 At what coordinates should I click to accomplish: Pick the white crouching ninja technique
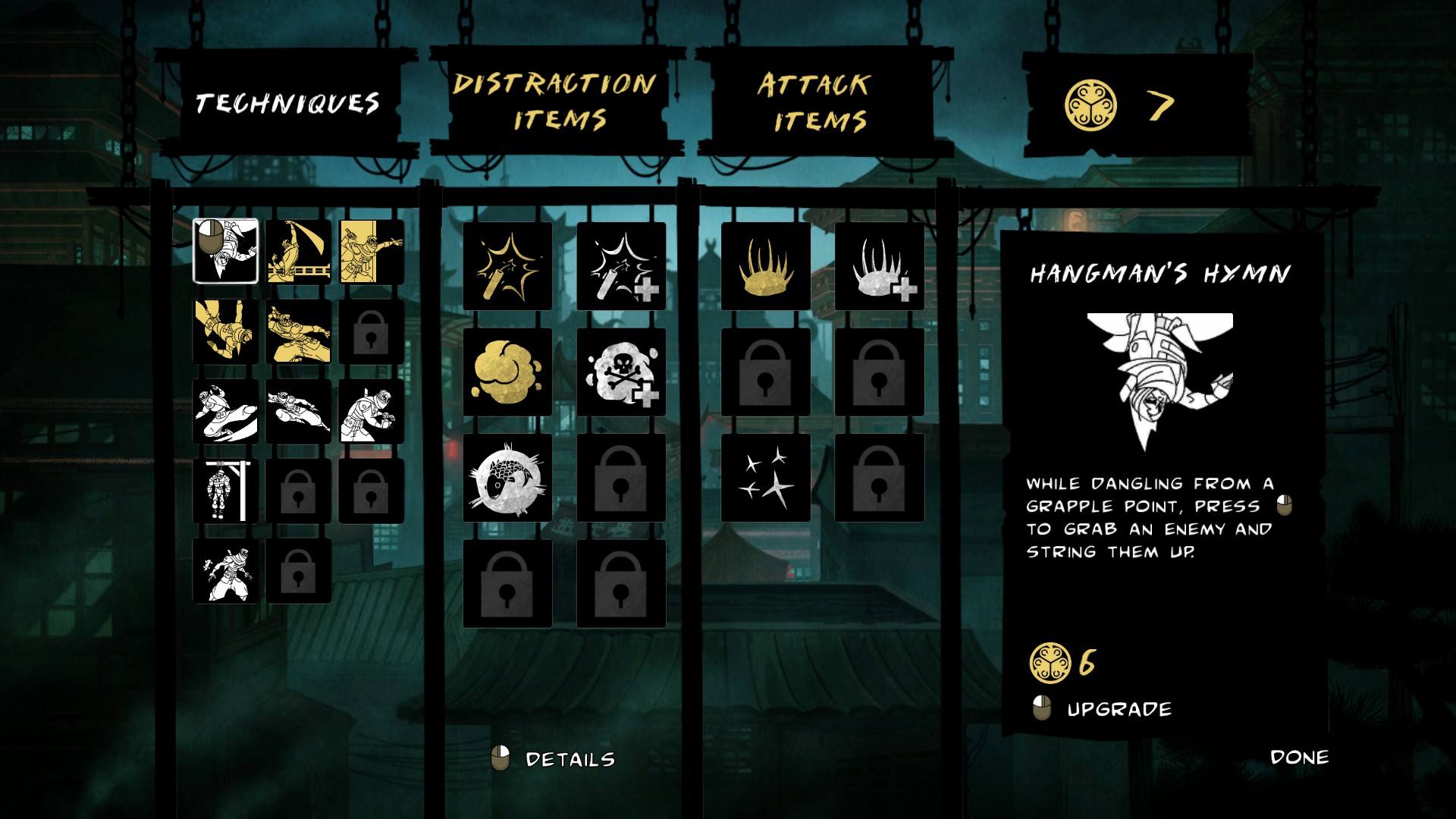371,411
